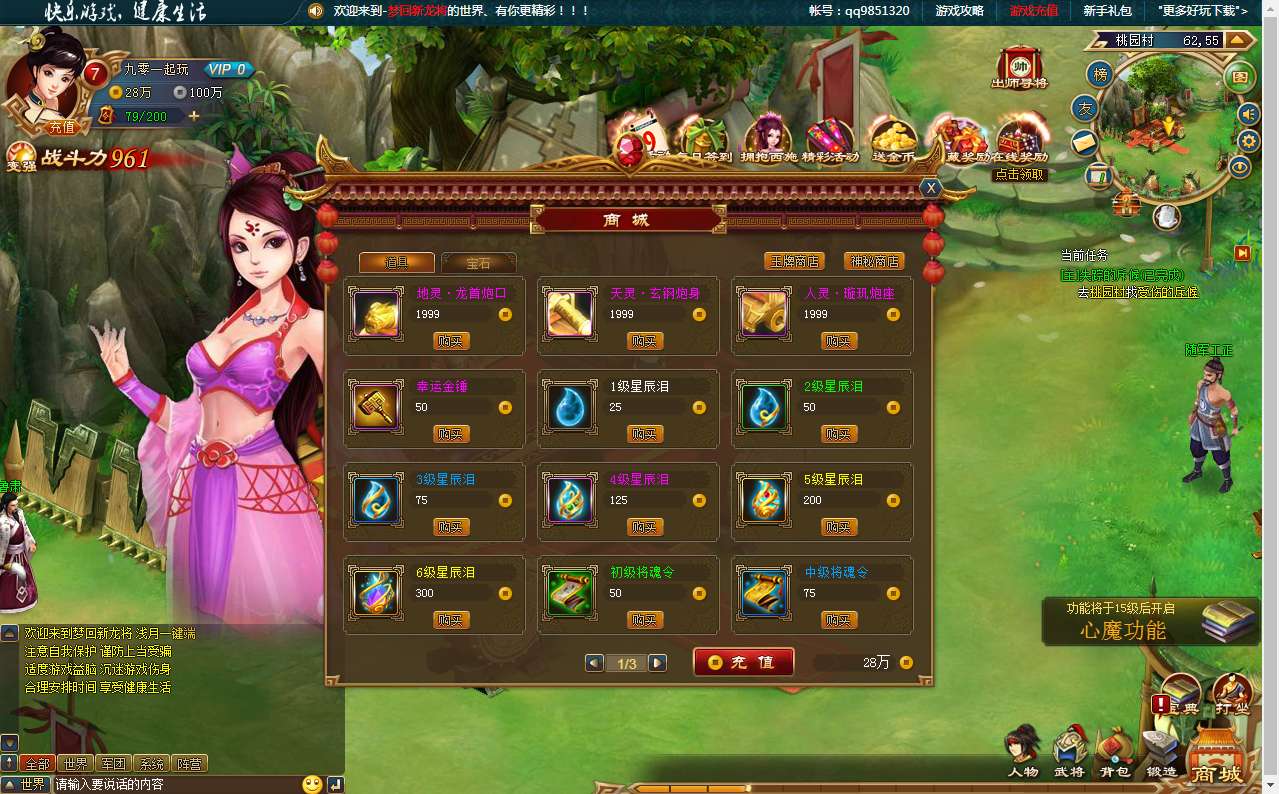Buy the 1级星辰泪 item

(645, 434)
